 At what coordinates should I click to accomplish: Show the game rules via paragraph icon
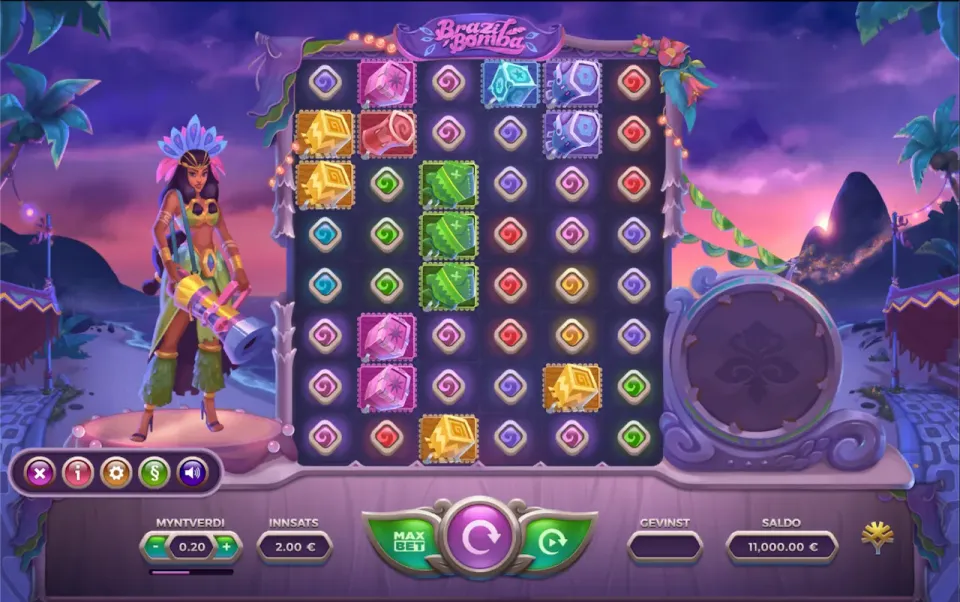pos(154,472)
